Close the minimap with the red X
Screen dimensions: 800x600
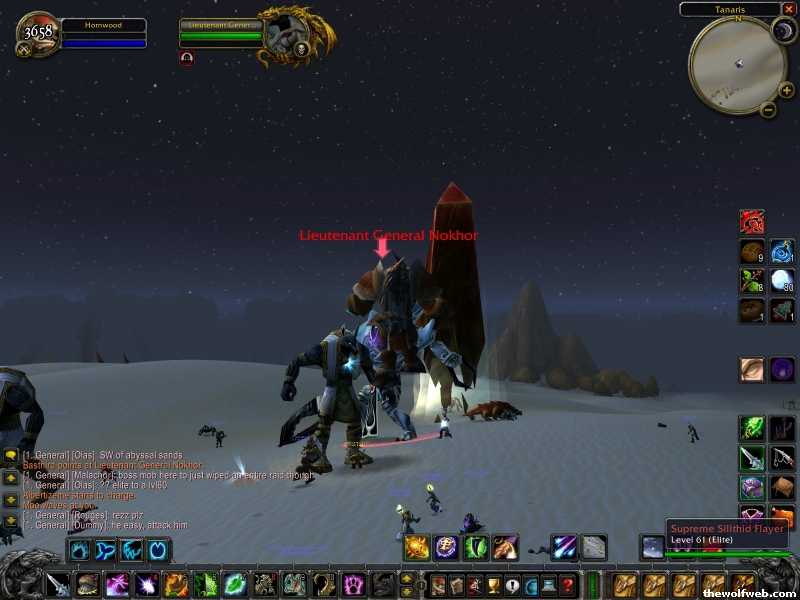pos(789,9)
